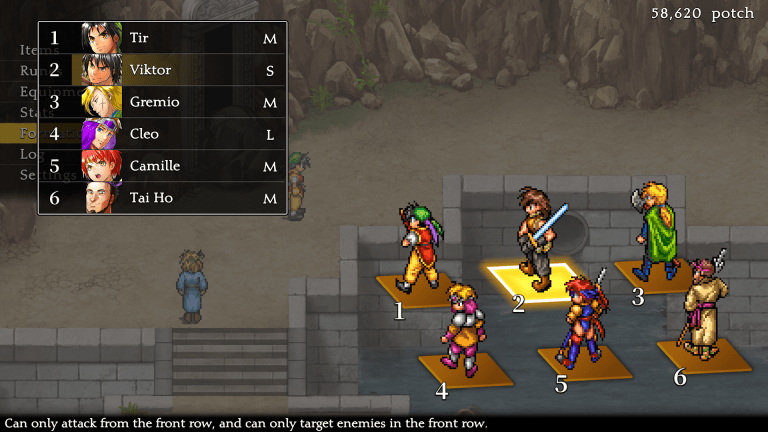This screenshot has width=768, height=432.
Task: Choose Viktor's row in the party list
Action: (x=163, y=70)
